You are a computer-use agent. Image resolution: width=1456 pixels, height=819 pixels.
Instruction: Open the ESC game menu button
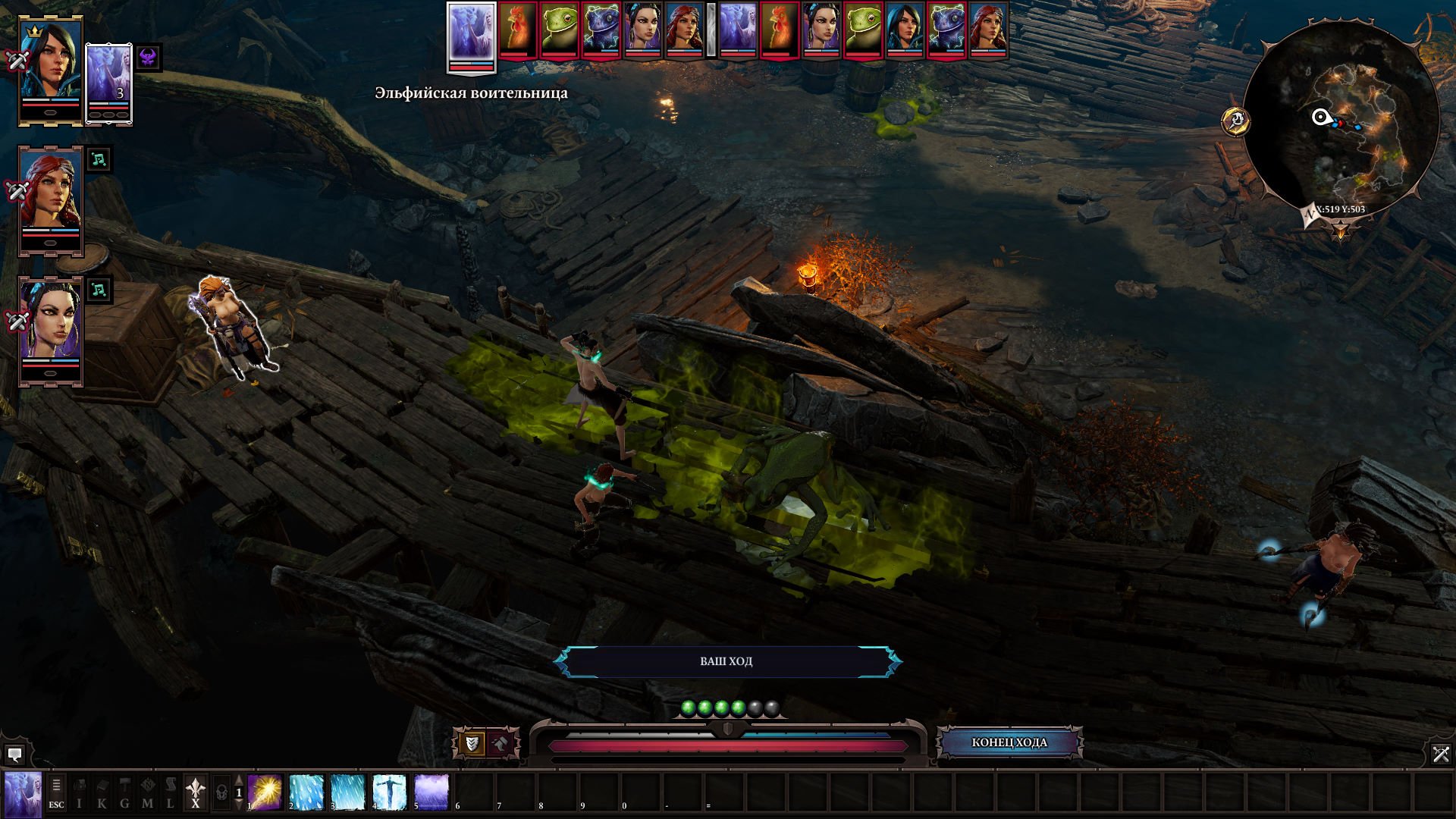[56, 793]
